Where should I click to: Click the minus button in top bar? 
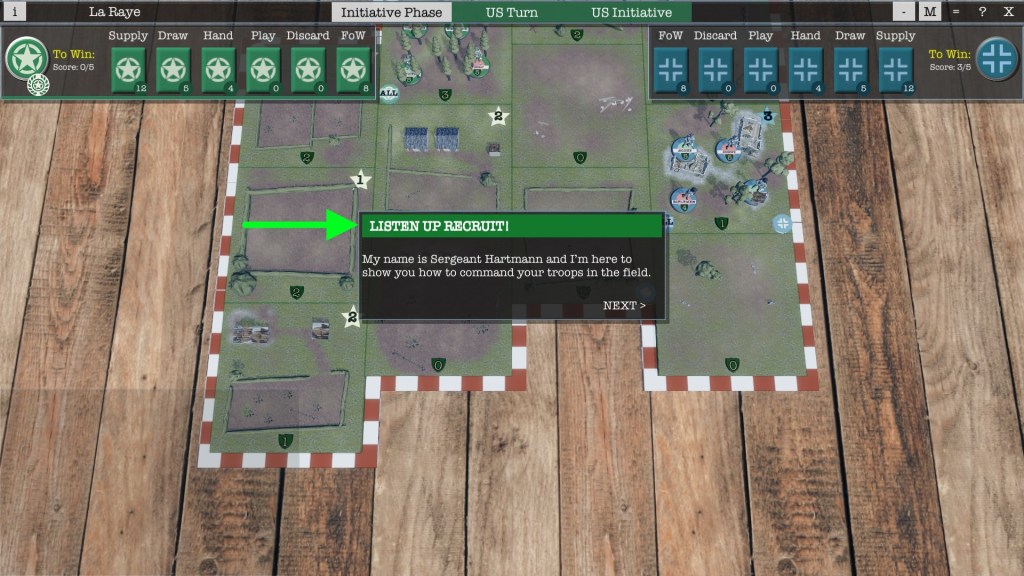(x=904, y=12)
